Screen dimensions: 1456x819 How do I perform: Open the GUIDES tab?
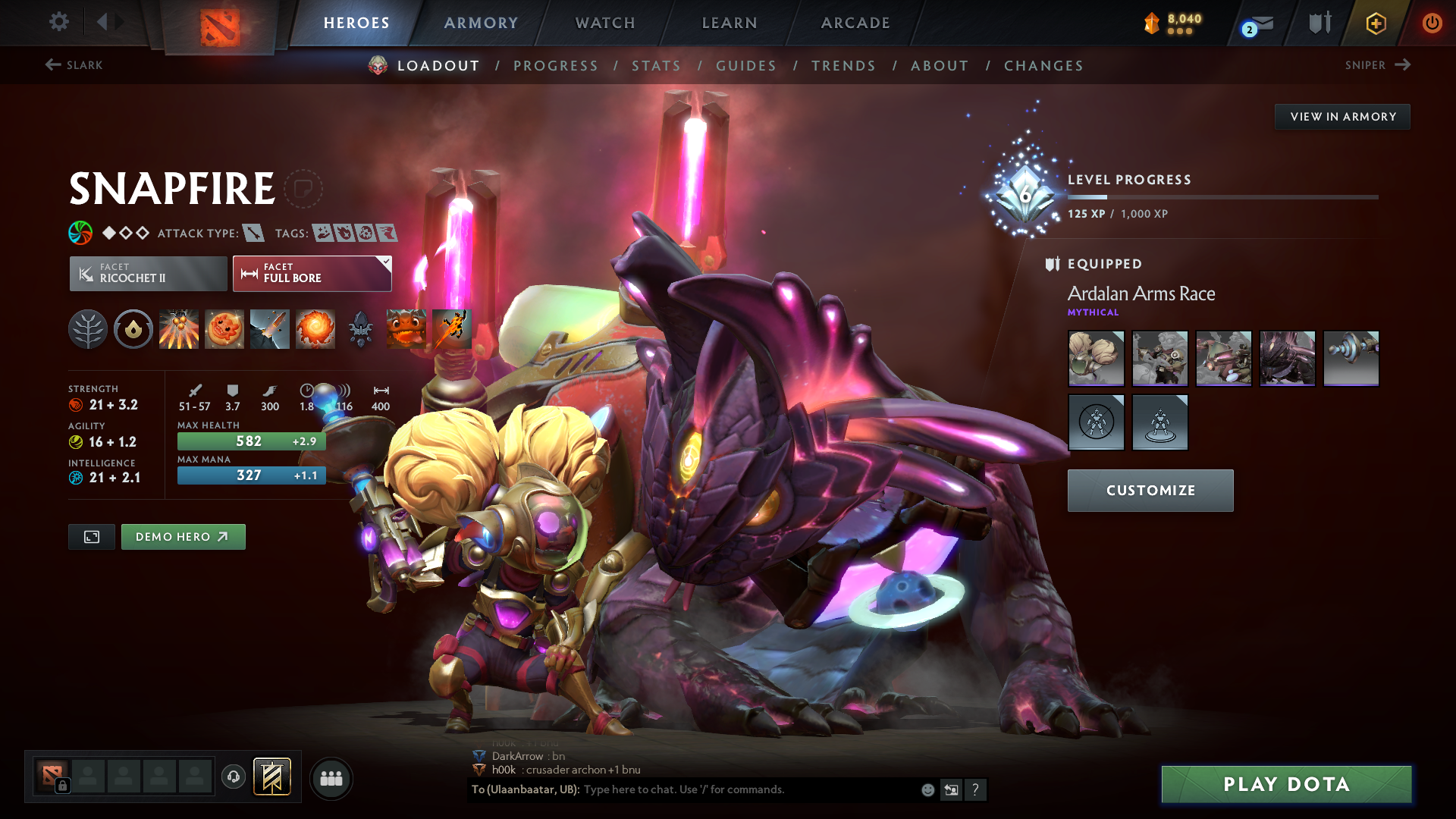(x=746, y=65)
